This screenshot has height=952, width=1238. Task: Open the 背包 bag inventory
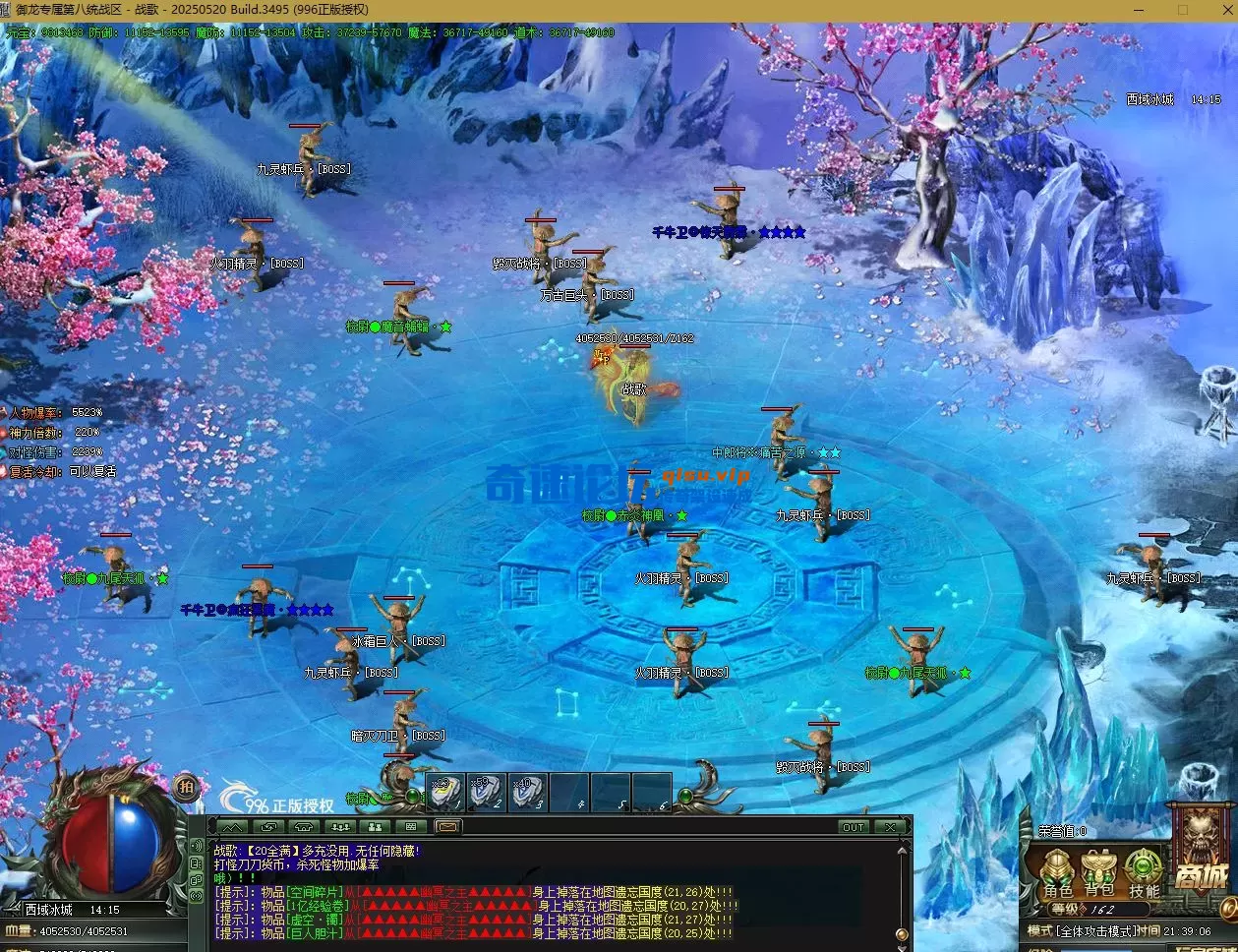(1099, 874)
